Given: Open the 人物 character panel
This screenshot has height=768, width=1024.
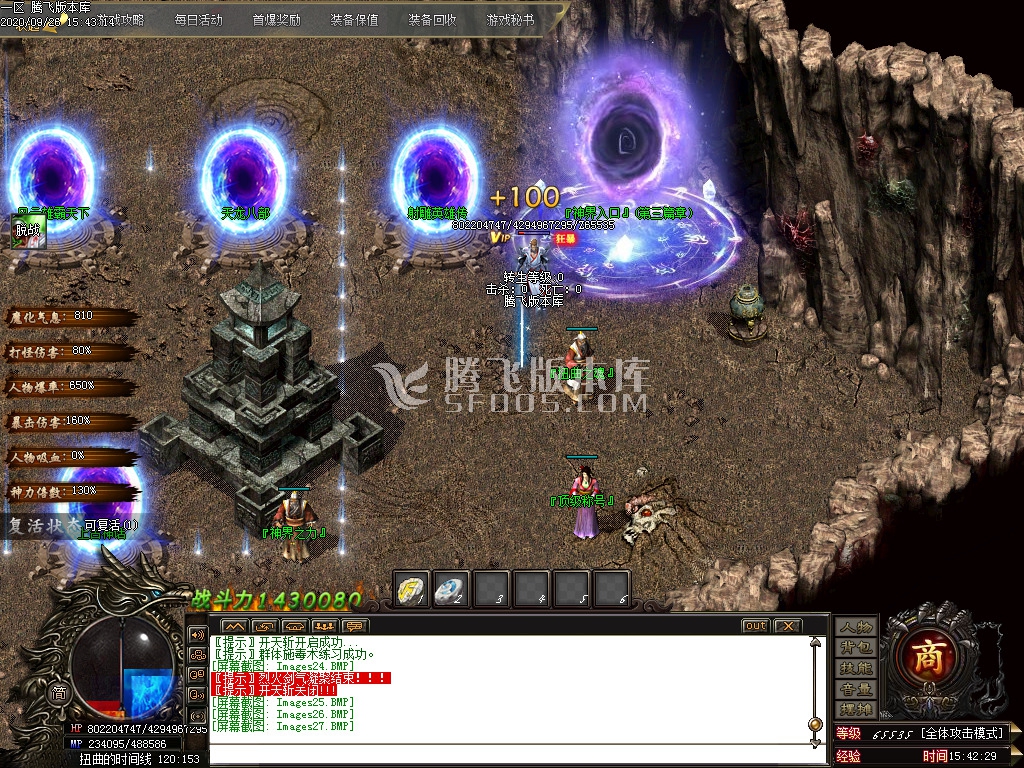Looking at the screenshot, I should [857, 627].
